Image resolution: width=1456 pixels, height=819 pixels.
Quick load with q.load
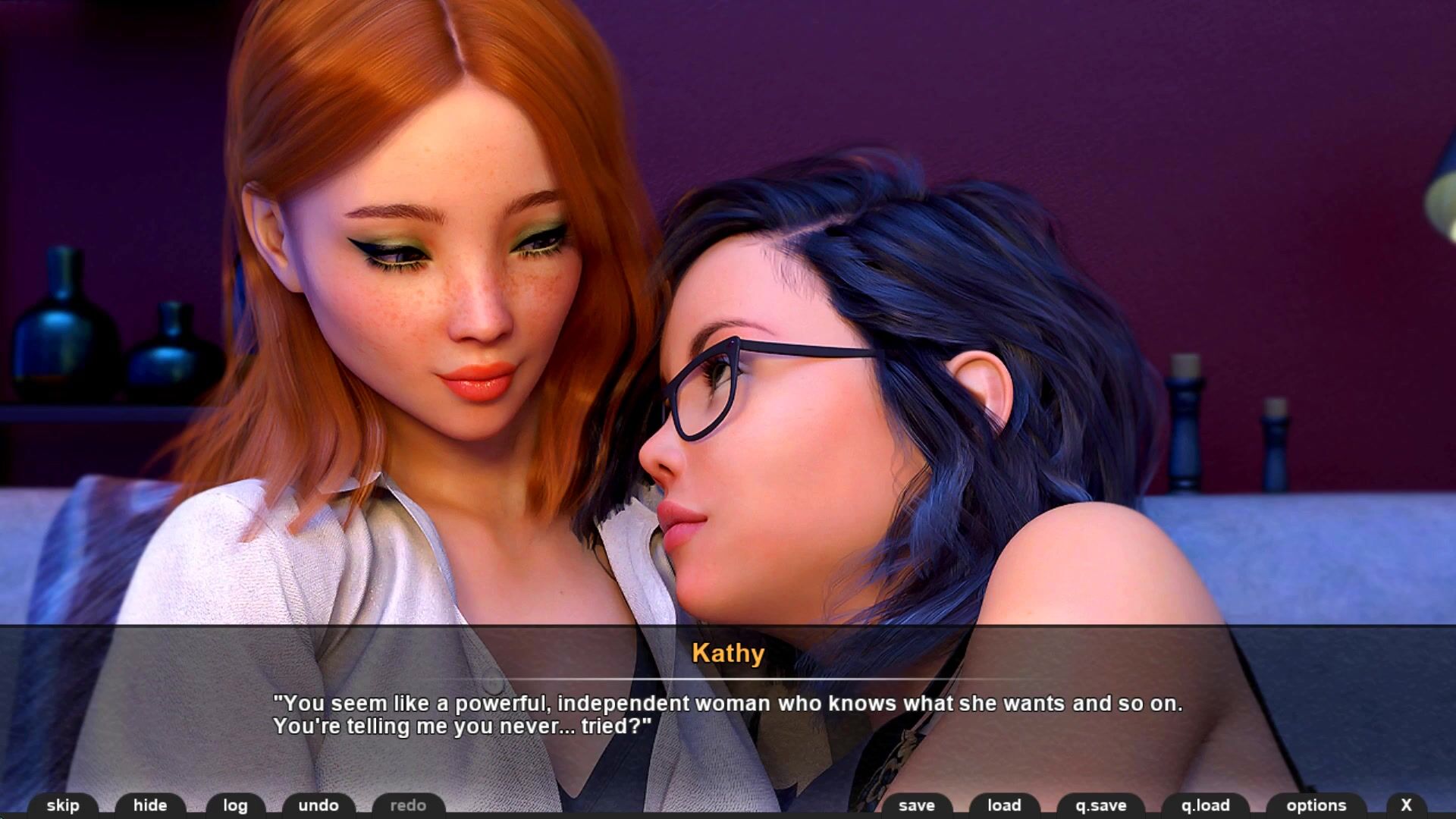1205,805
